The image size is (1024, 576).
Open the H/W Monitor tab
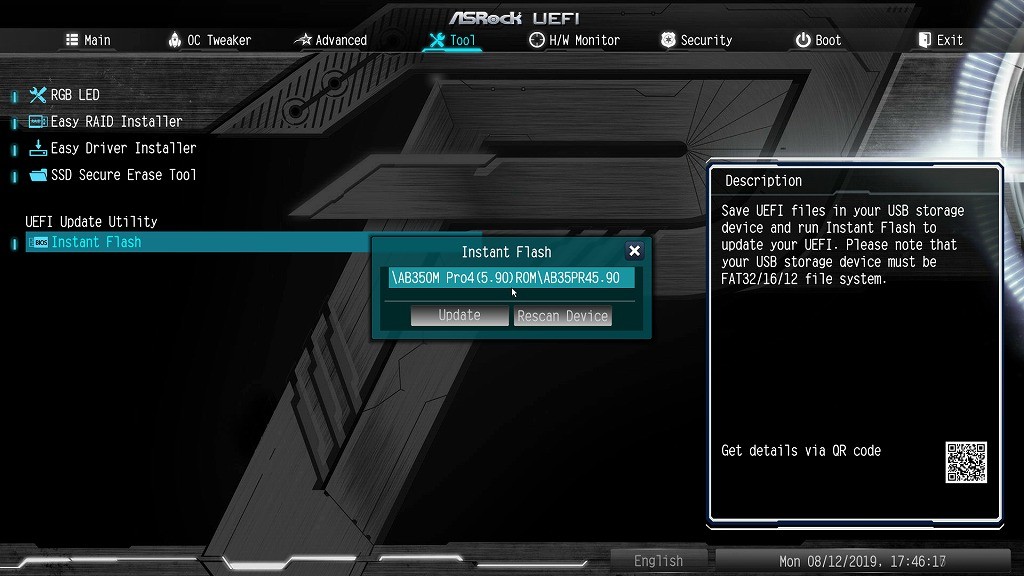pos(574,40)
